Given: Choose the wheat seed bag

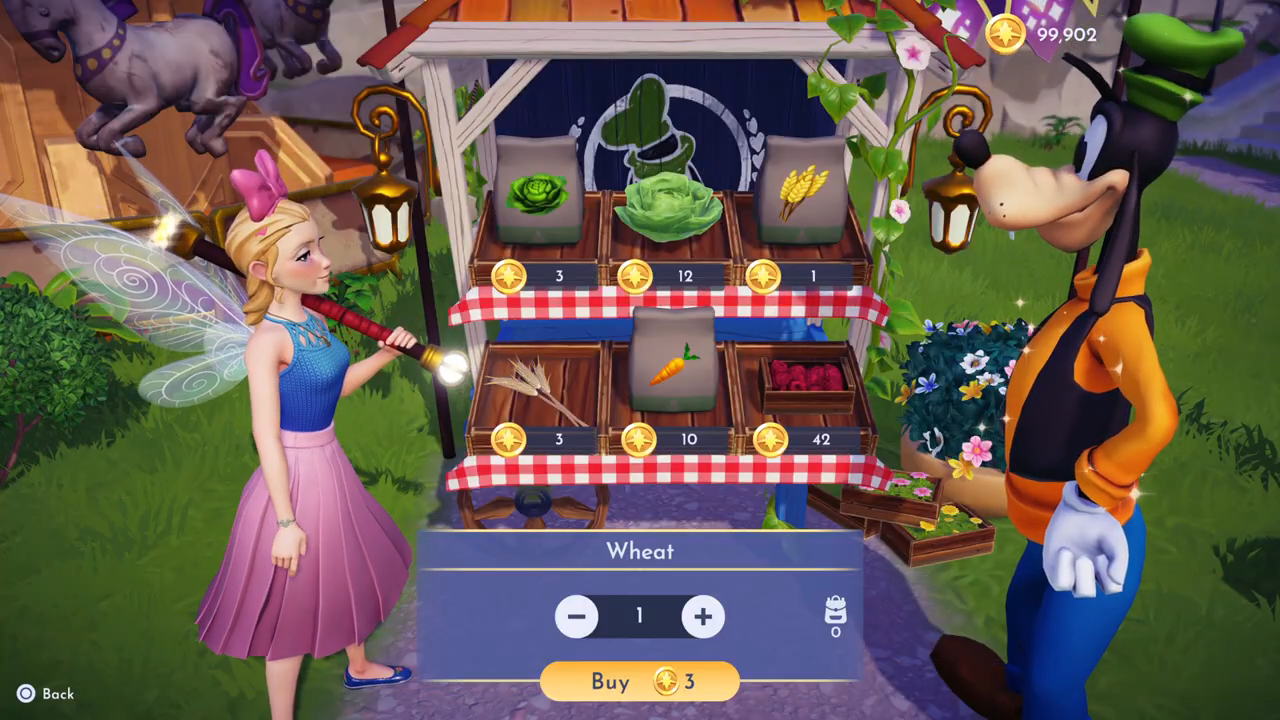Looking at the screenshot, I should 802,192.
